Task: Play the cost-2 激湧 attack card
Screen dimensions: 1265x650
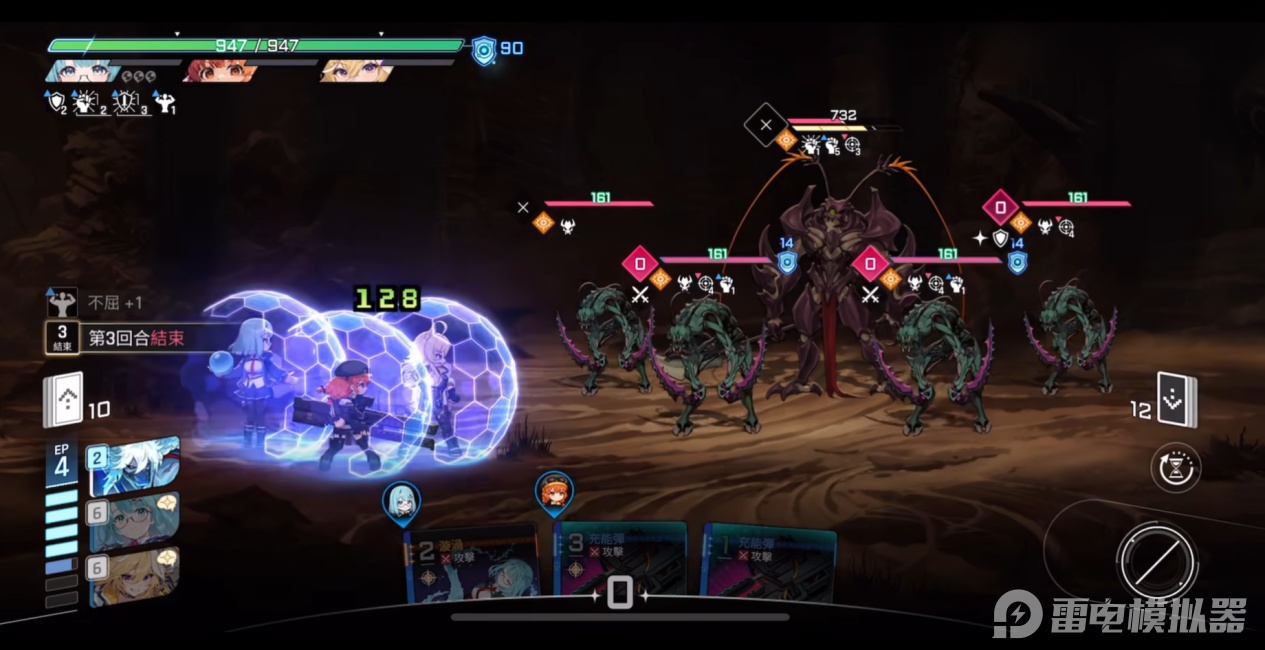Action: pos(470,565)
